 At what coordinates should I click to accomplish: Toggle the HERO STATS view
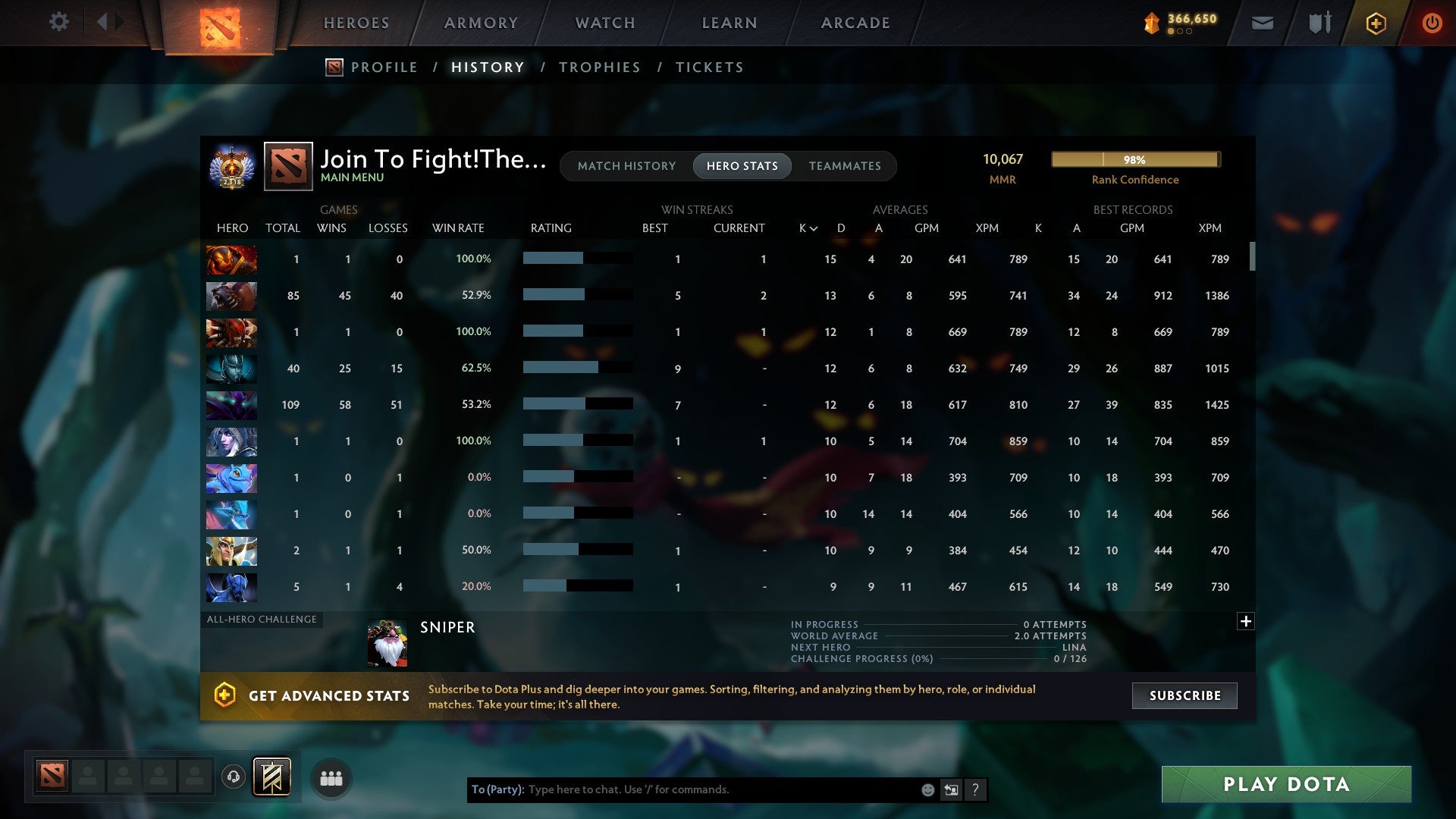coord(742,166)
